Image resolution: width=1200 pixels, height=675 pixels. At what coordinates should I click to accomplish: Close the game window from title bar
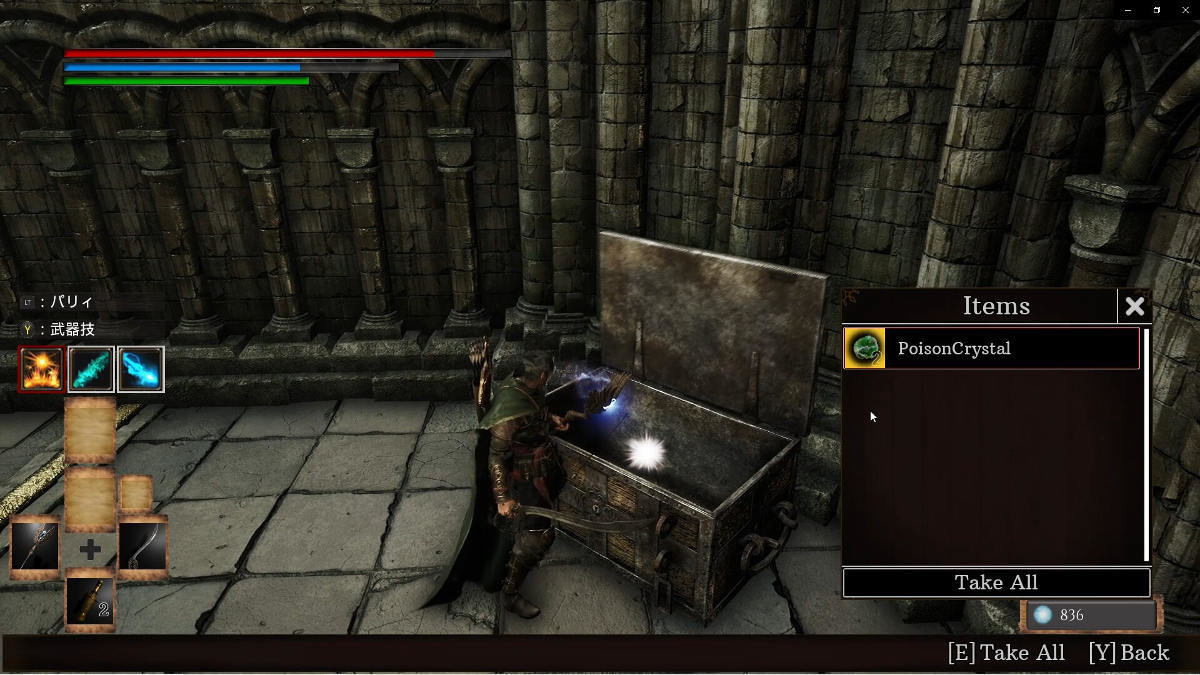[1184, 10]
